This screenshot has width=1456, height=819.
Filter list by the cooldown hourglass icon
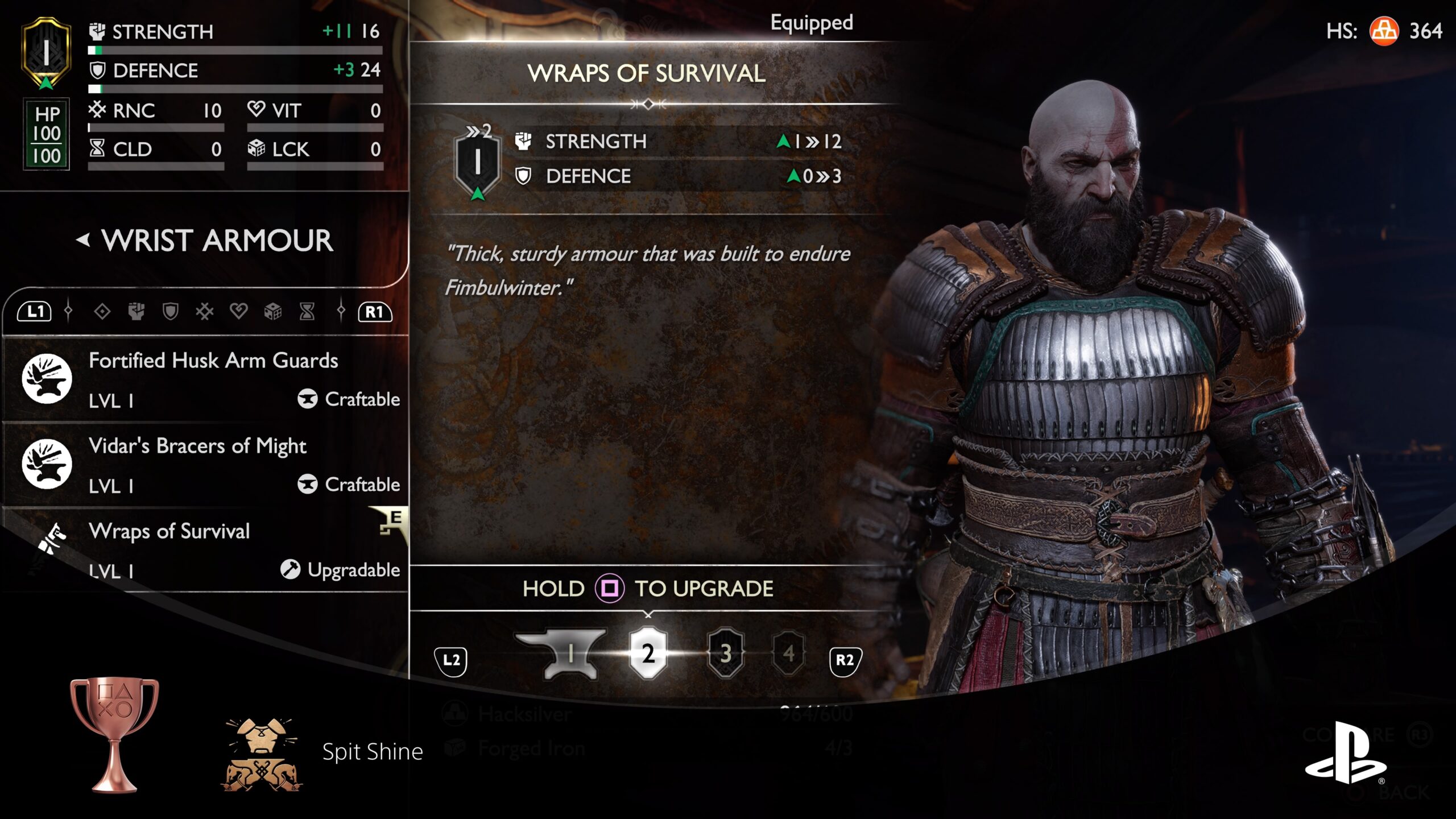pos(307,311)
